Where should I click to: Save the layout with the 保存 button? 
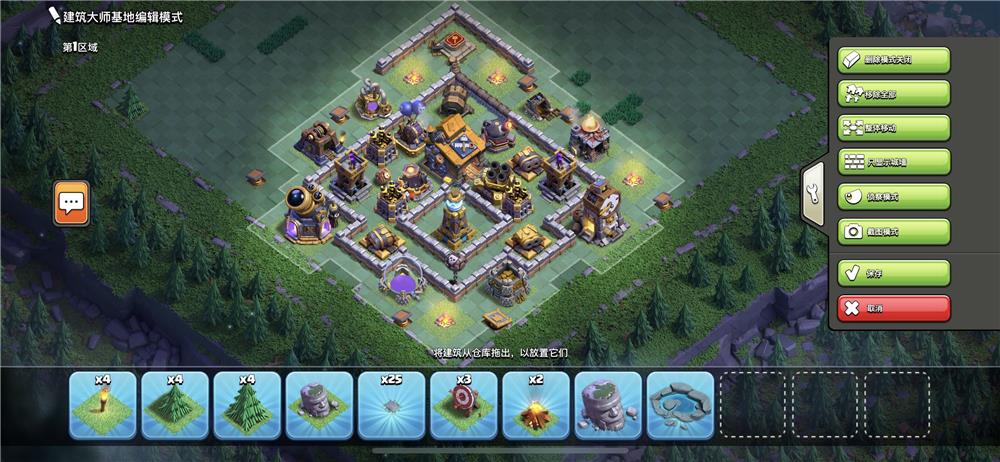point(894,272)
